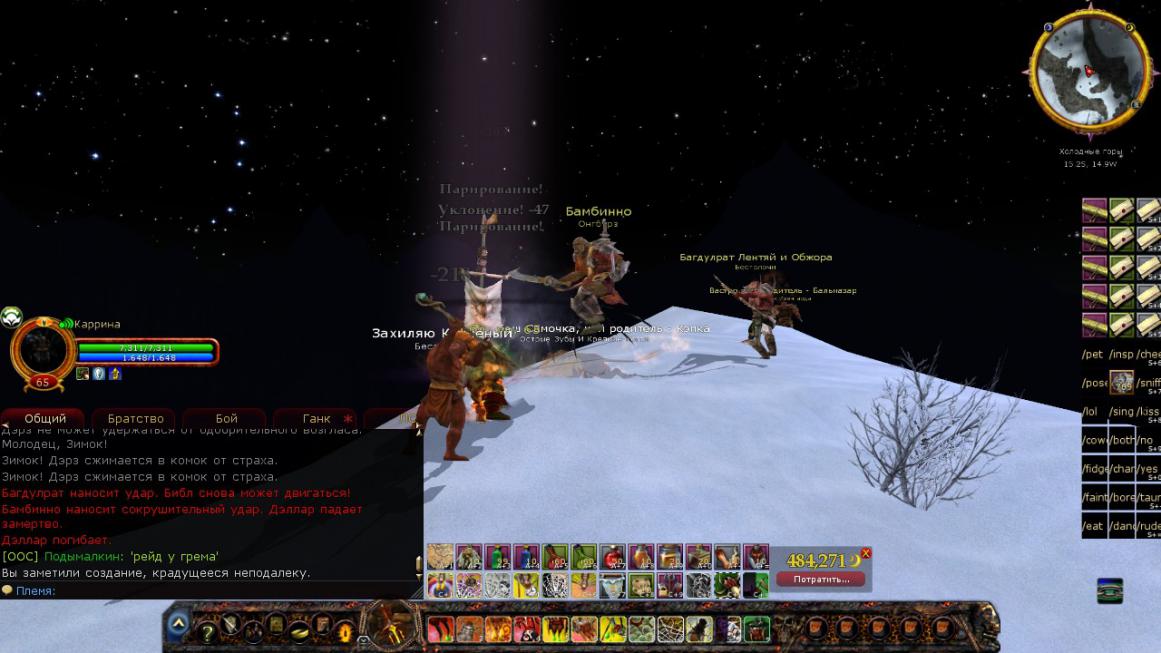
Task: Select Каррина's player portrait
Action: (x=42, y=350)
